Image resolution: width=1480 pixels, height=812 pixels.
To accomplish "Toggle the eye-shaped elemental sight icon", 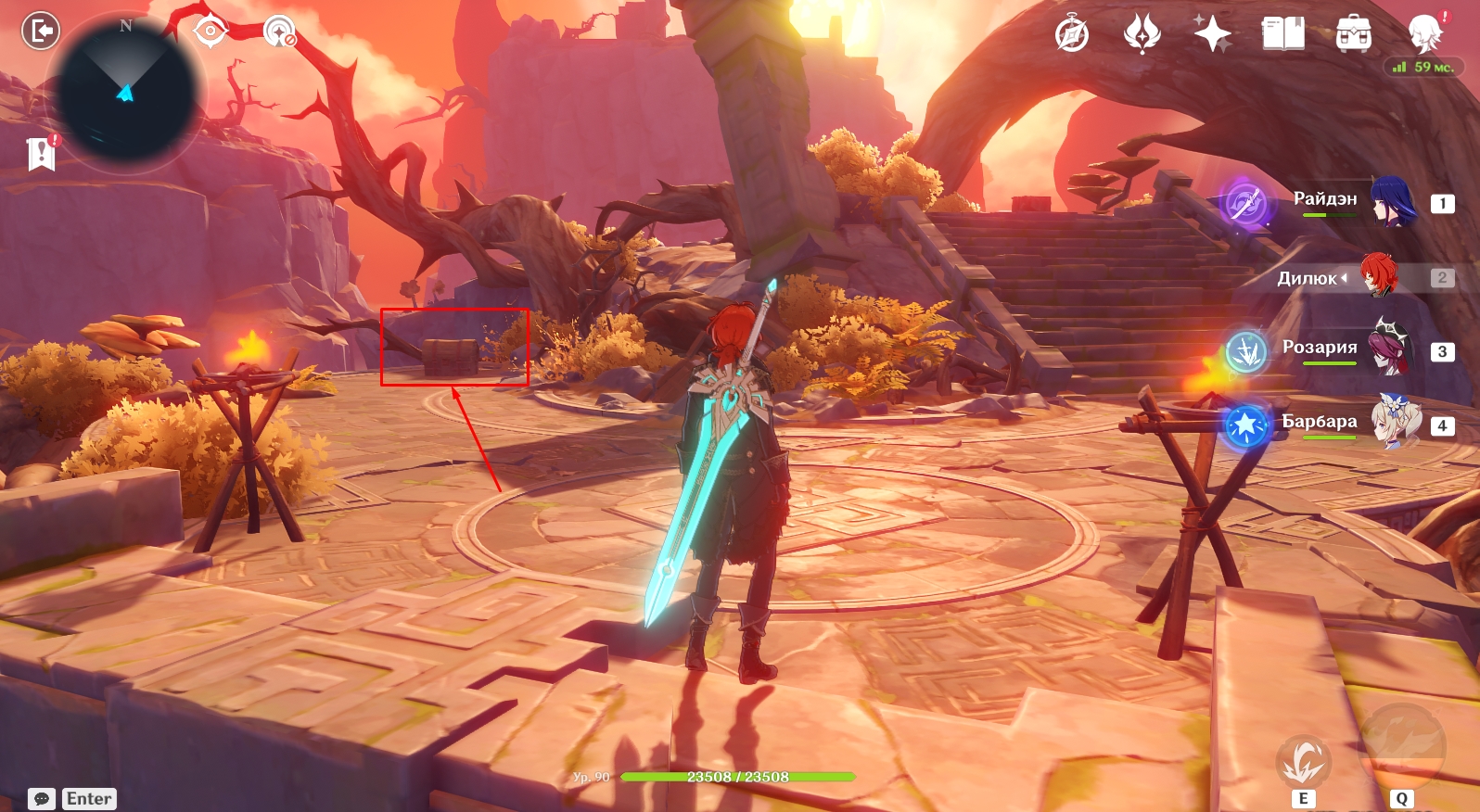I will pos(211,32).
